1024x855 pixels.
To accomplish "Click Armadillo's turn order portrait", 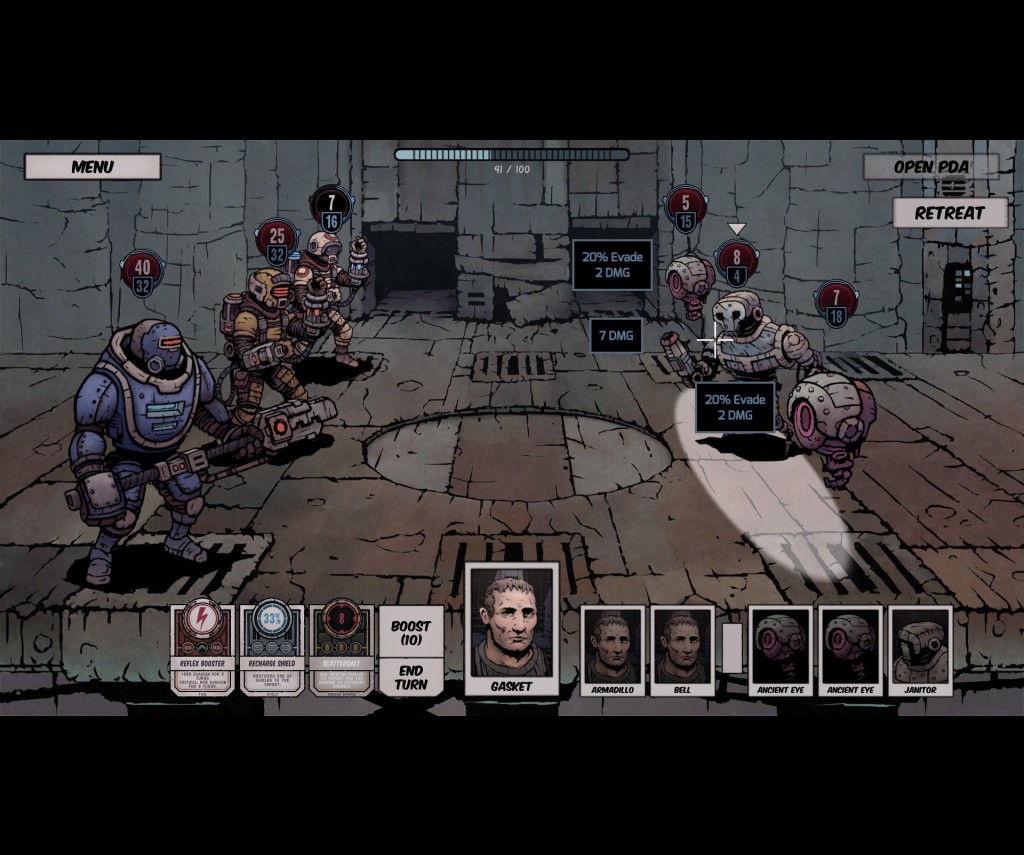I will pos(612,650).
